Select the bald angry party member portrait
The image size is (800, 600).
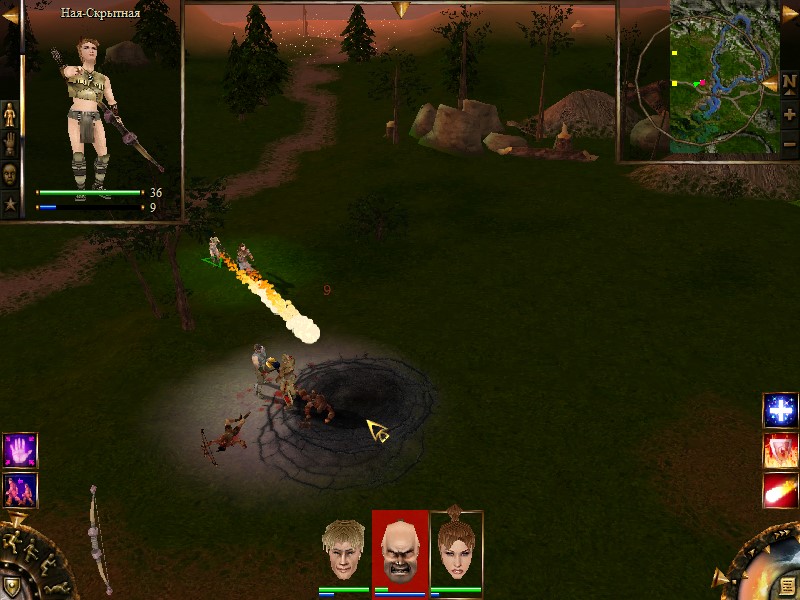click(x=399, y=550)
